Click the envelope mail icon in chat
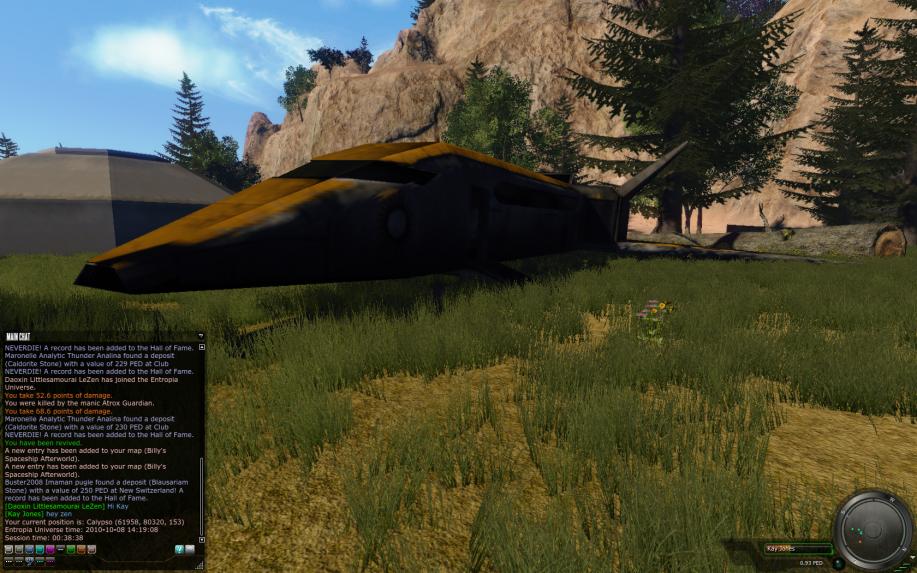The image size is (917, 573). (190, 549)
